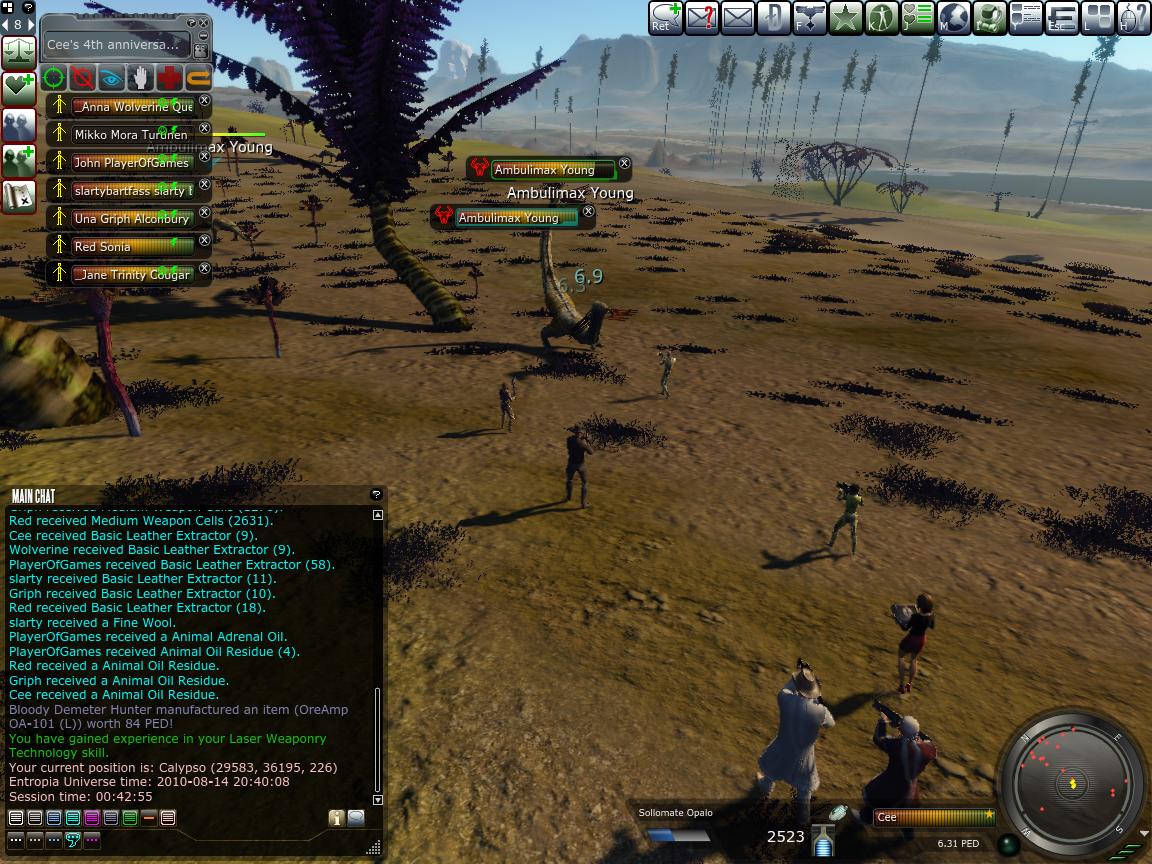Select team member Red Sonia

click(x=130, y=246)
